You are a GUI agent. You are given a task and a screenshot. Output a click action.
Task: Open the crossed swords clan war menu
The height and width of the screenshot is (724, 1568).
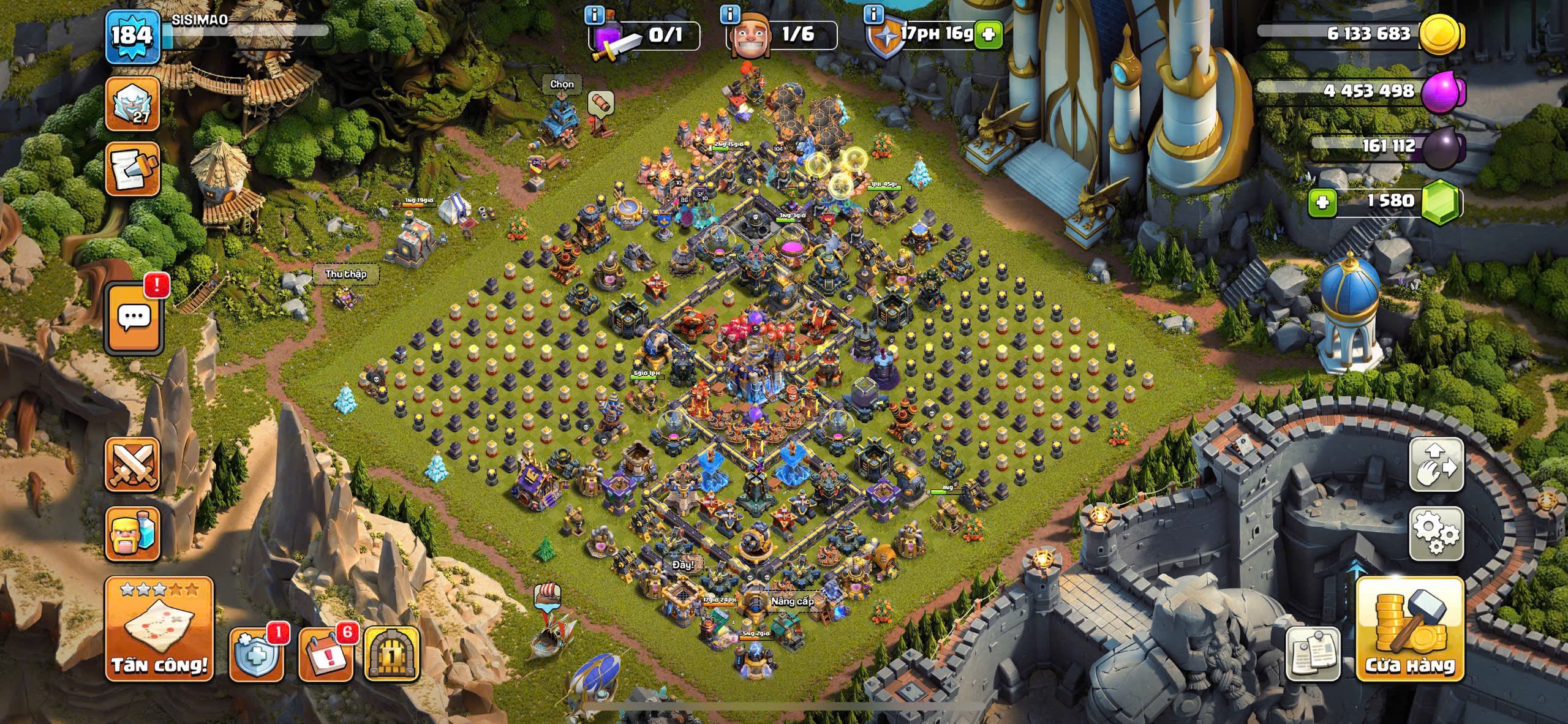tap(133, 464)
